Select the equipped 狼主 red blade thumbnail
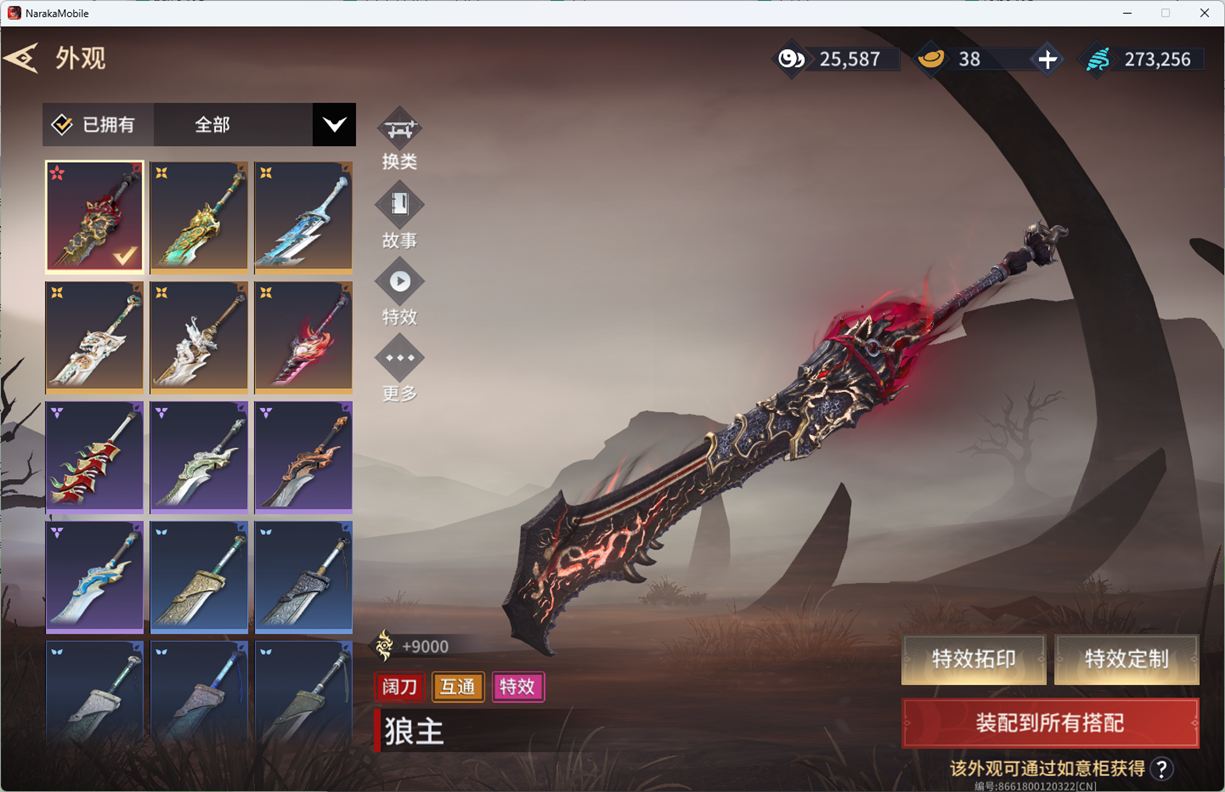 (95, 217)
